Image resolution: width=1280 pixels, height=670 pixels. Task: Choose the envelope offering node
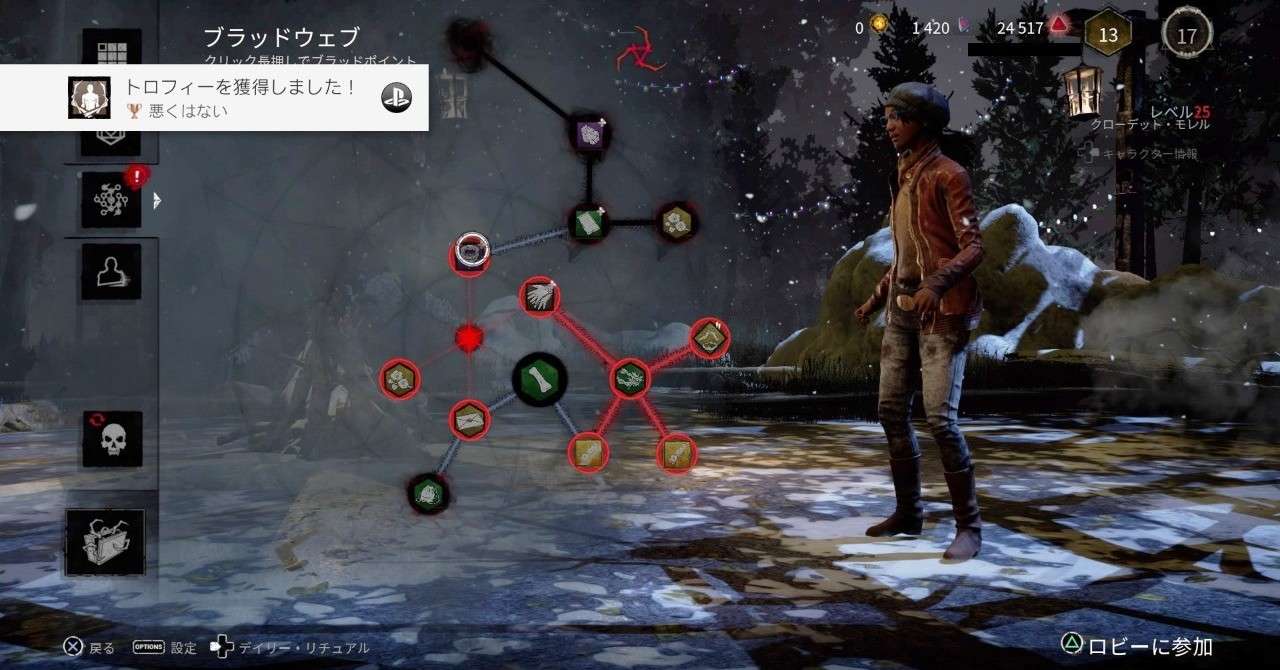tap(468, 420)
